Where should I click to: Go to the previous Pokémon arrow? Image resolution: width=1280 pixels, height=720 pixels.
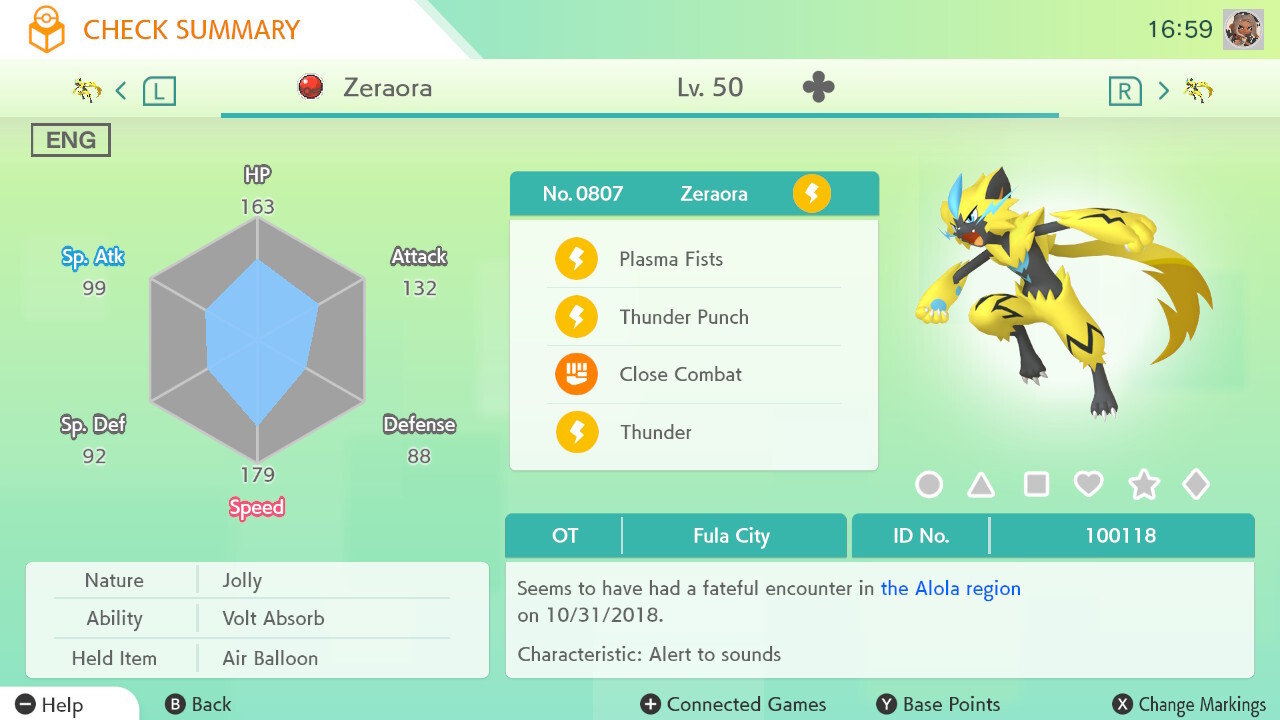[121, 91]
